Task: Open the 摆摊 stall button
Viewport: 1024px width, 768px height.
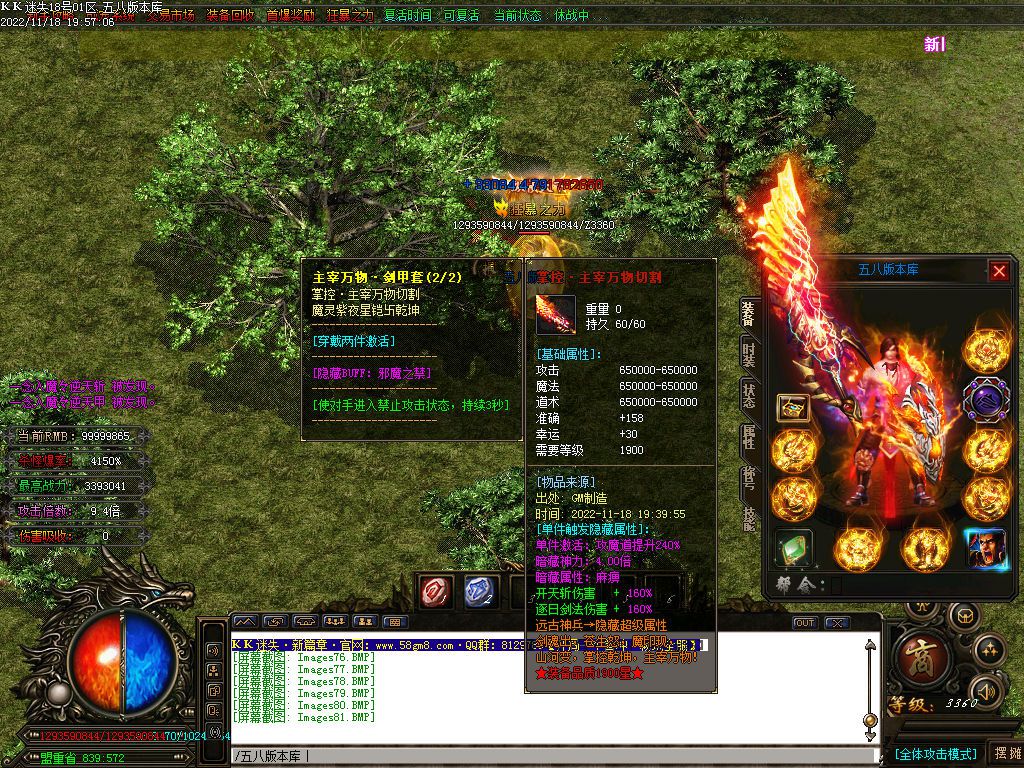Action: [1005, 753]
